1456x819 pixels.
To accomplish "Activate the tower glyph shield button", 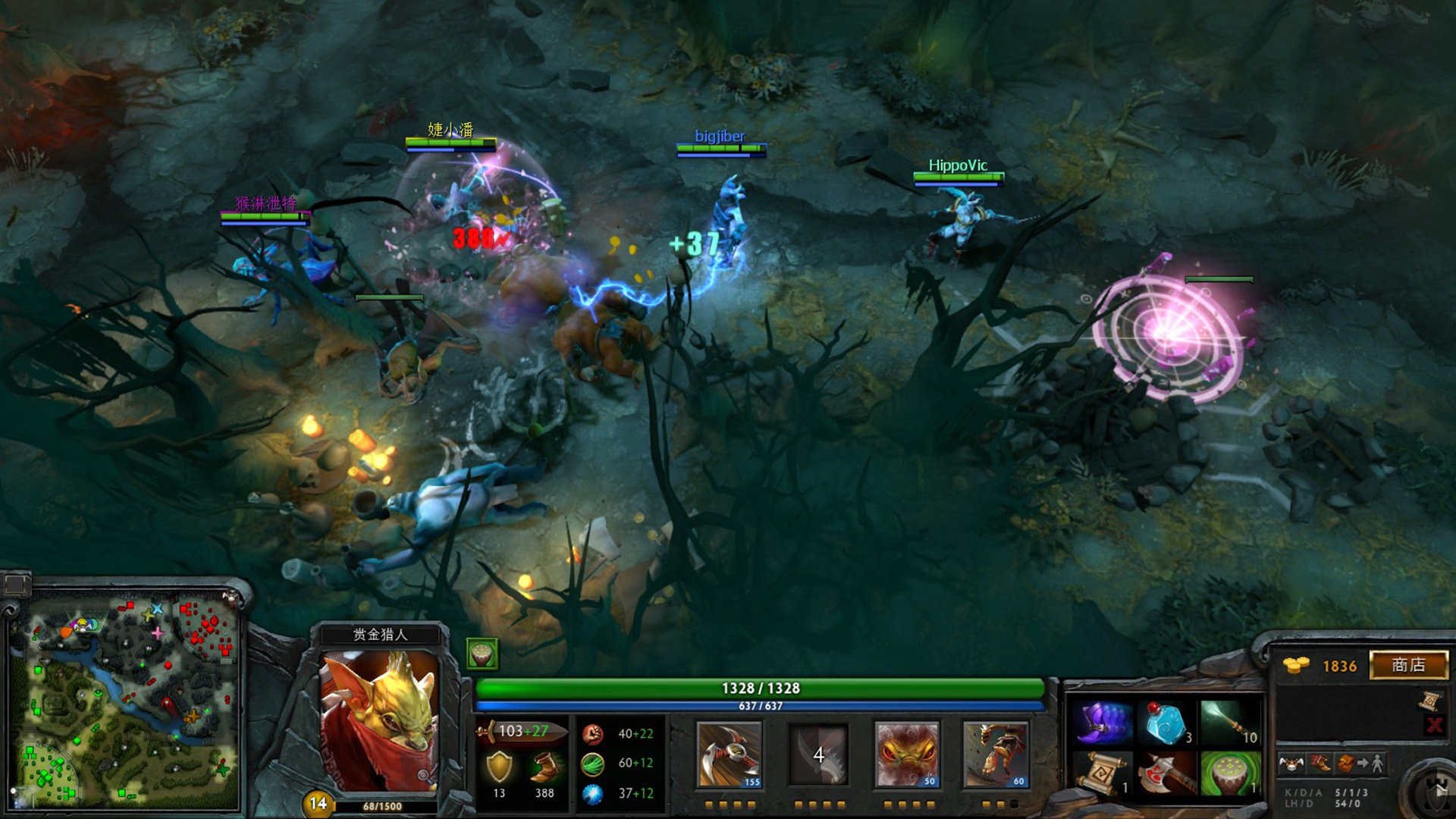I will tap(1435, 793).
